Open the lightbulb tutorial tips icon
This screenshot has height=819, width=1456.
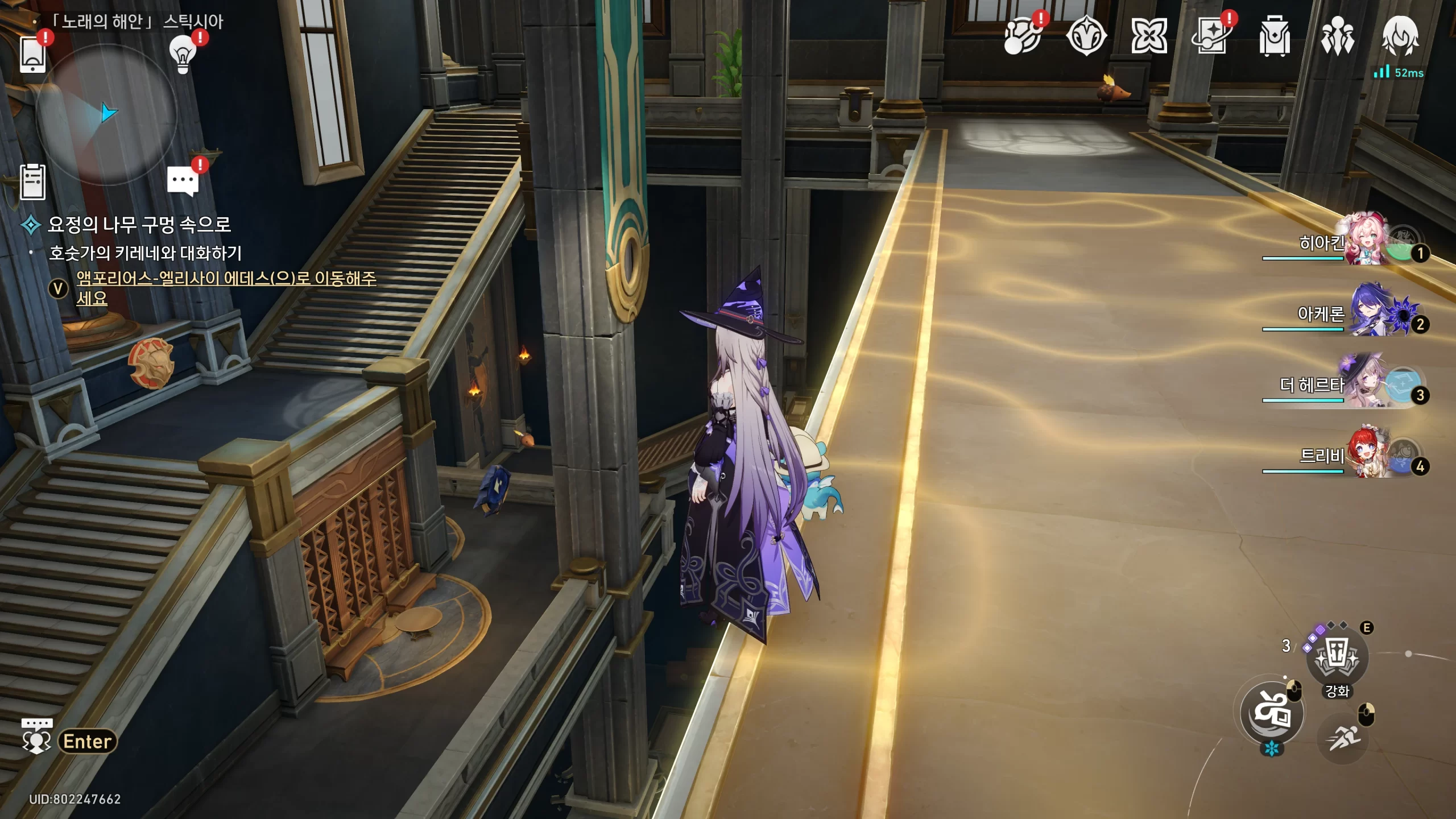click(183, 55)
